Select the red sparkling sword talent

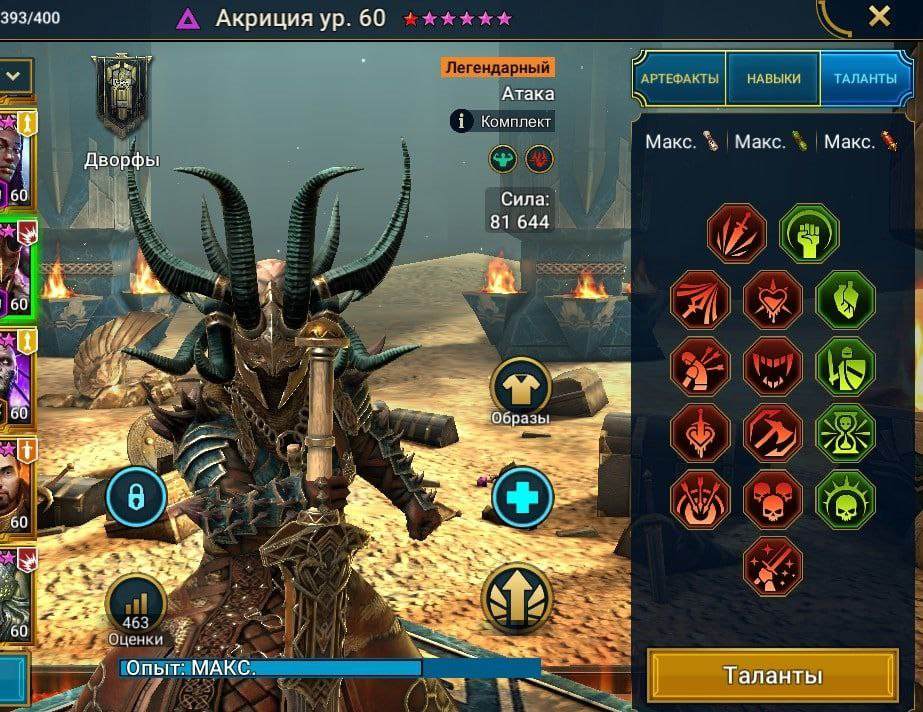(773, 566)
